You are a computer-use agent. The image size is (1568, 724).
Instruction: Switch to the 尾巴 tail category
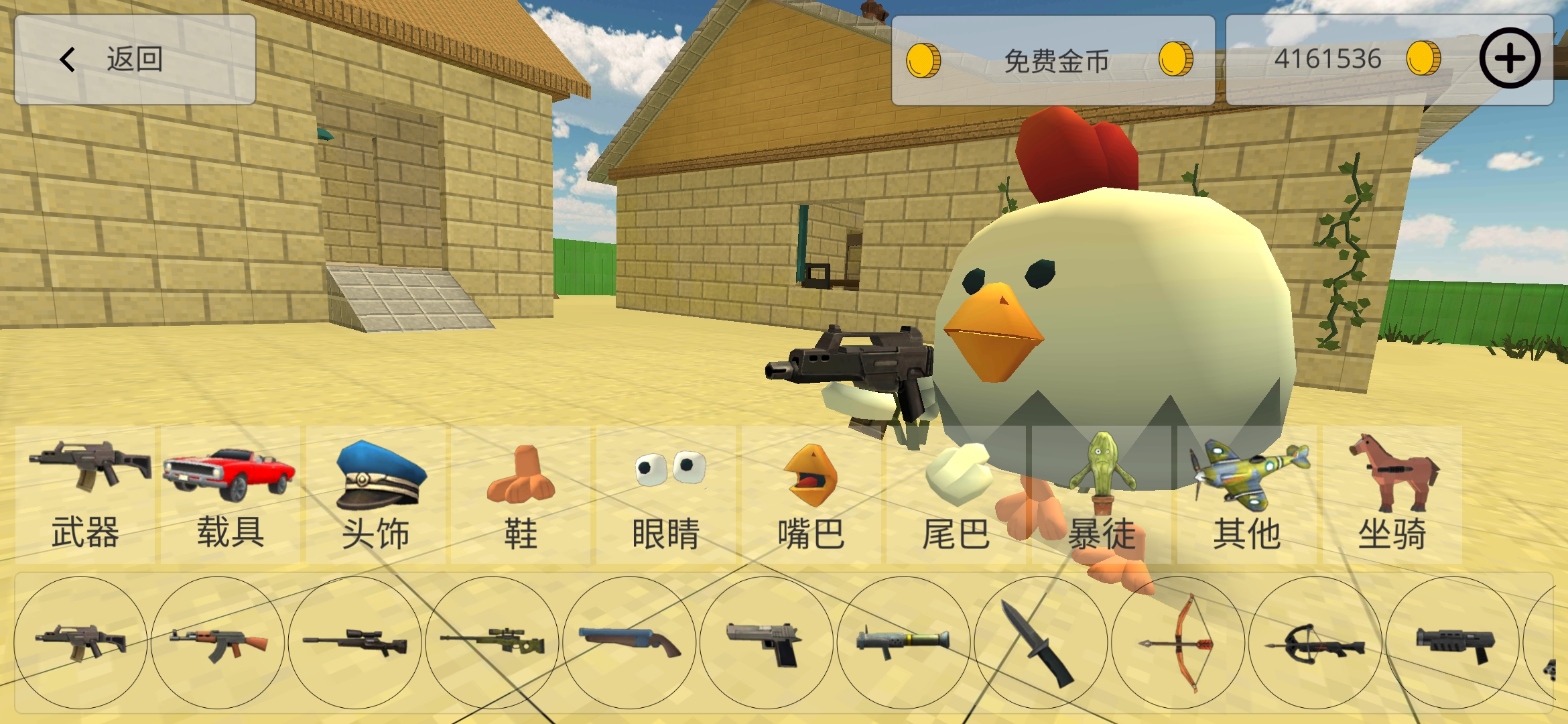tap(956, 495)
